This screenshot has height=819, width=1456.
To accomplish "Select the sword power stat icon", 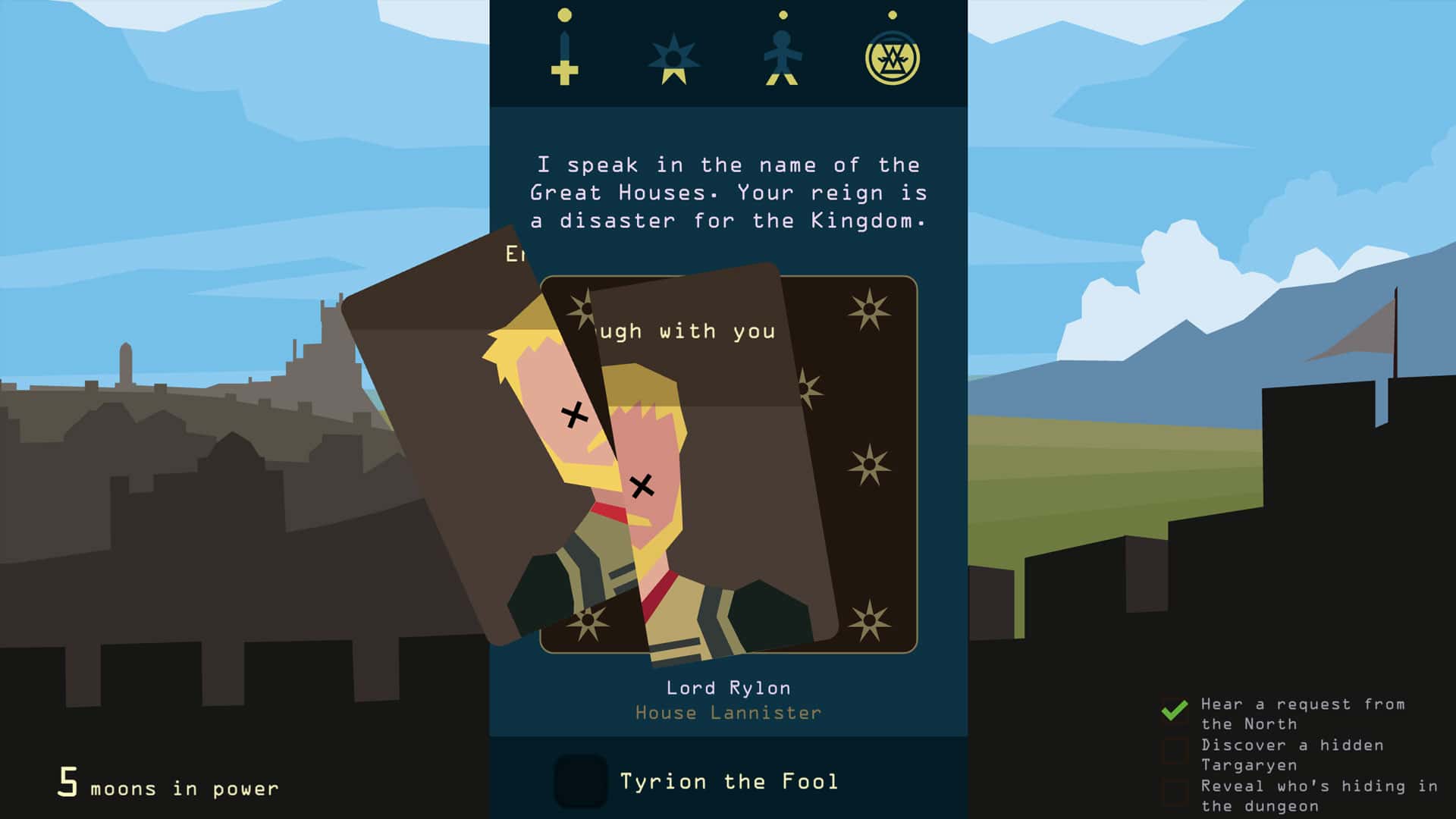I will click(563, 57).
